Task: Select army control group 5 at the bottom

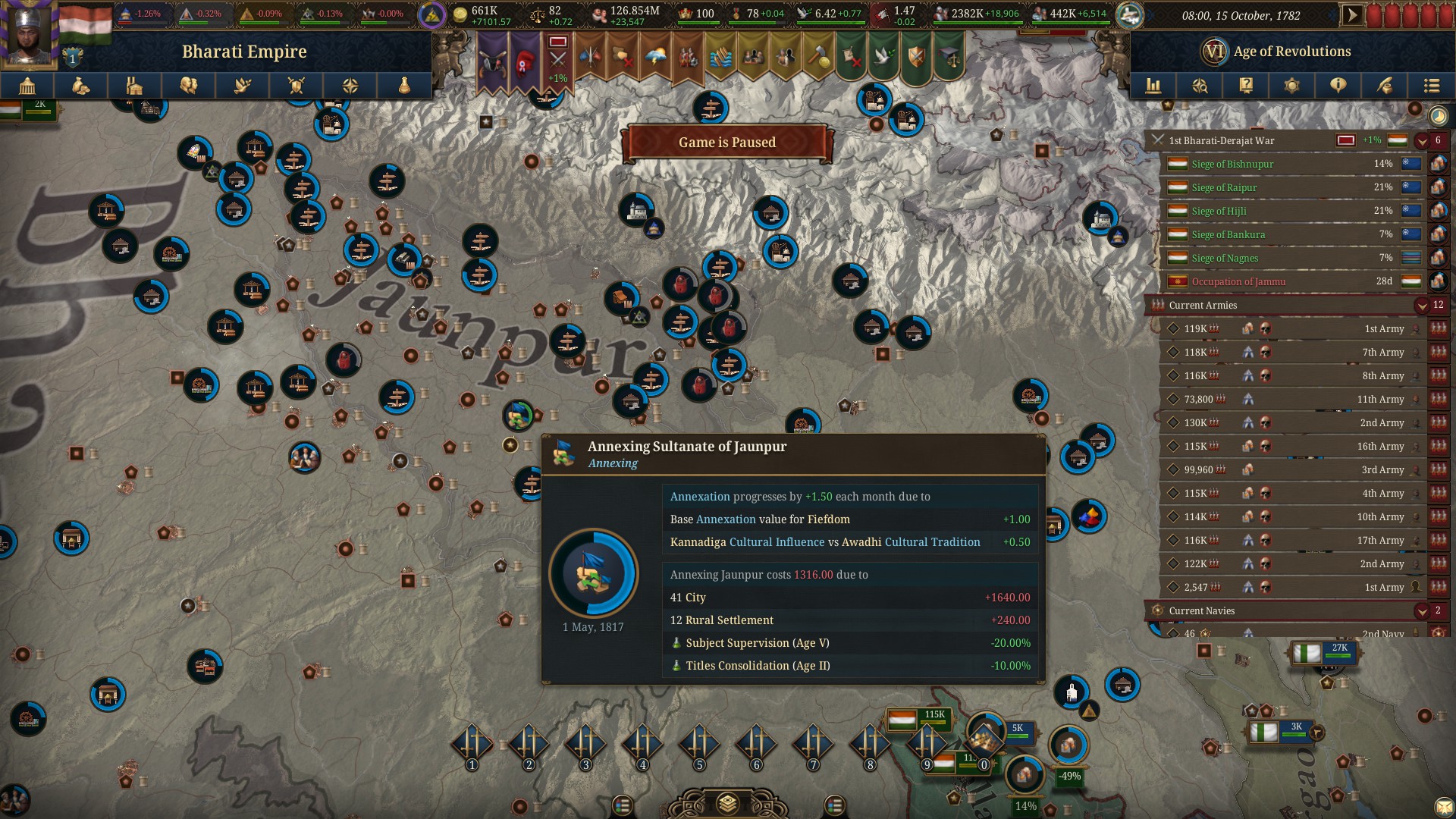Action: [x=699, y=743]
